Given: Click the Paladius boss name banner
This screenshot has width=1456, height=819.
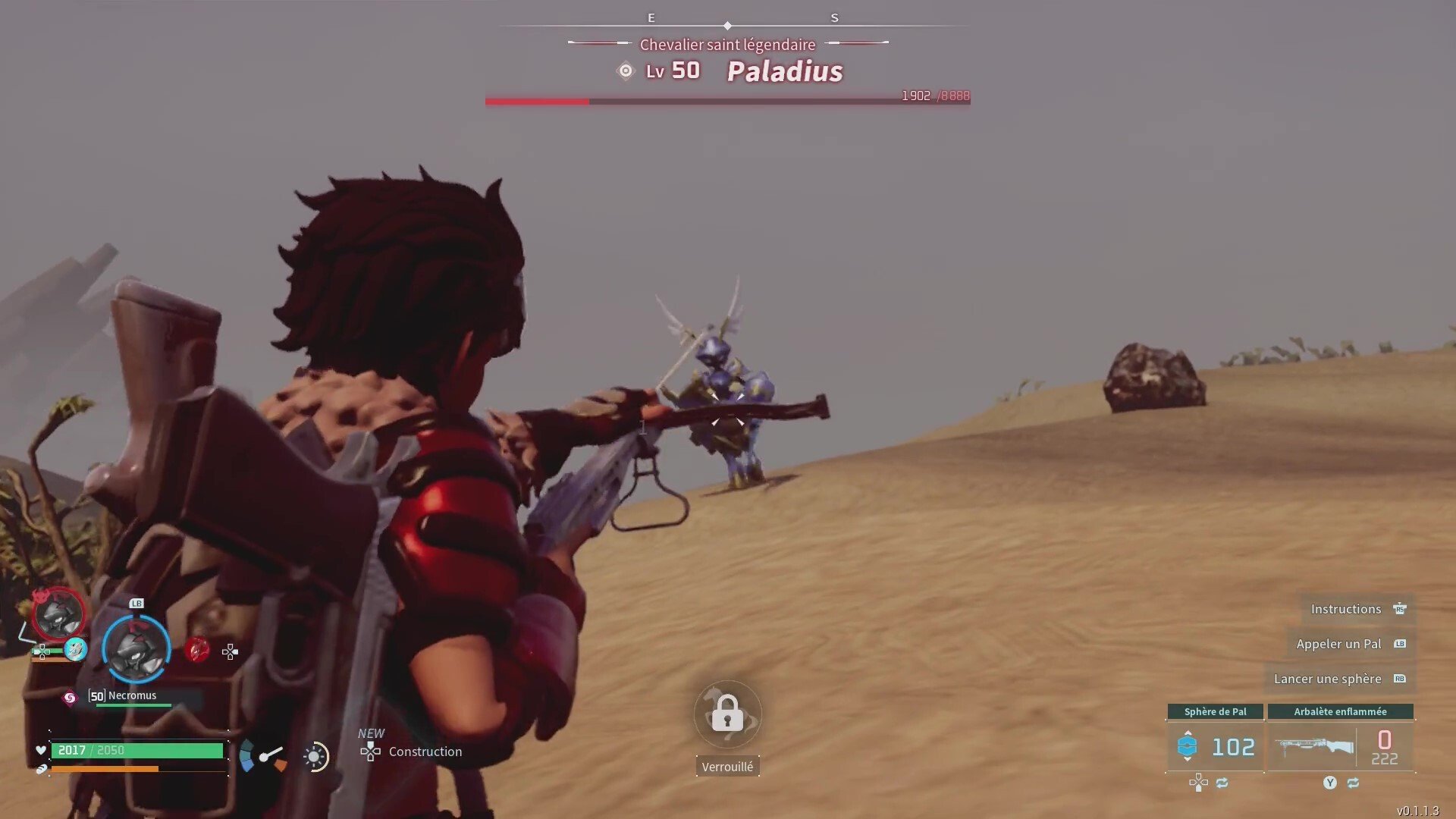Looking at the screenshot, I should coord(784,71).
